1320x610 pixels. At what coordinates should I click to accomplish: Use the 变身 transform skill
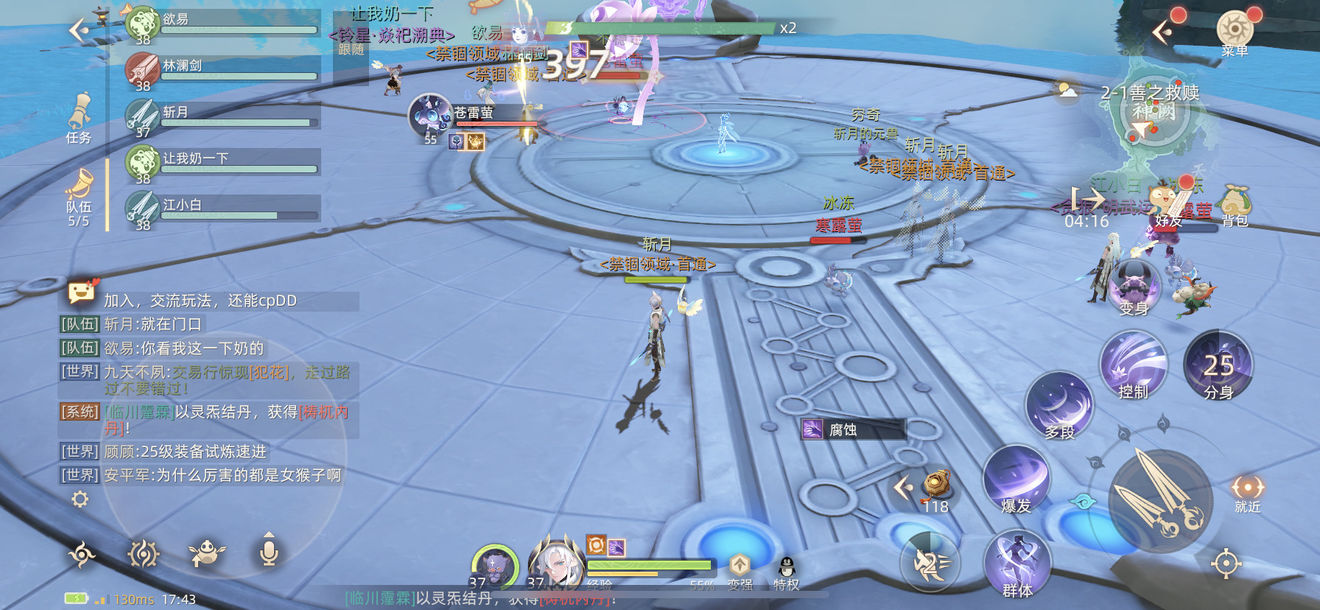(1135, 284)
